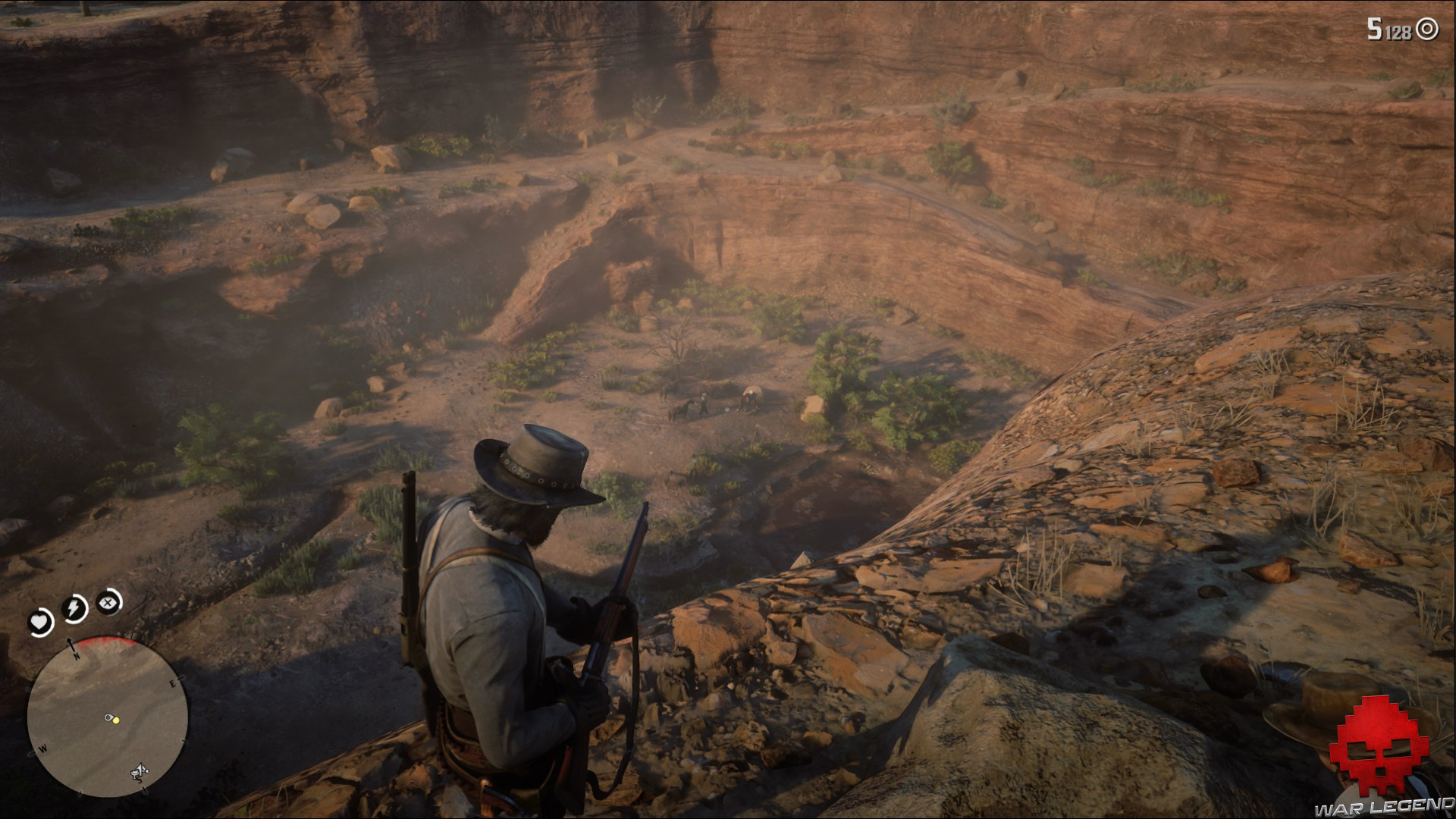Click the yellow waypoint dot on the minimap
This screenshot has width=1456, height=819.
coord(116,719)
